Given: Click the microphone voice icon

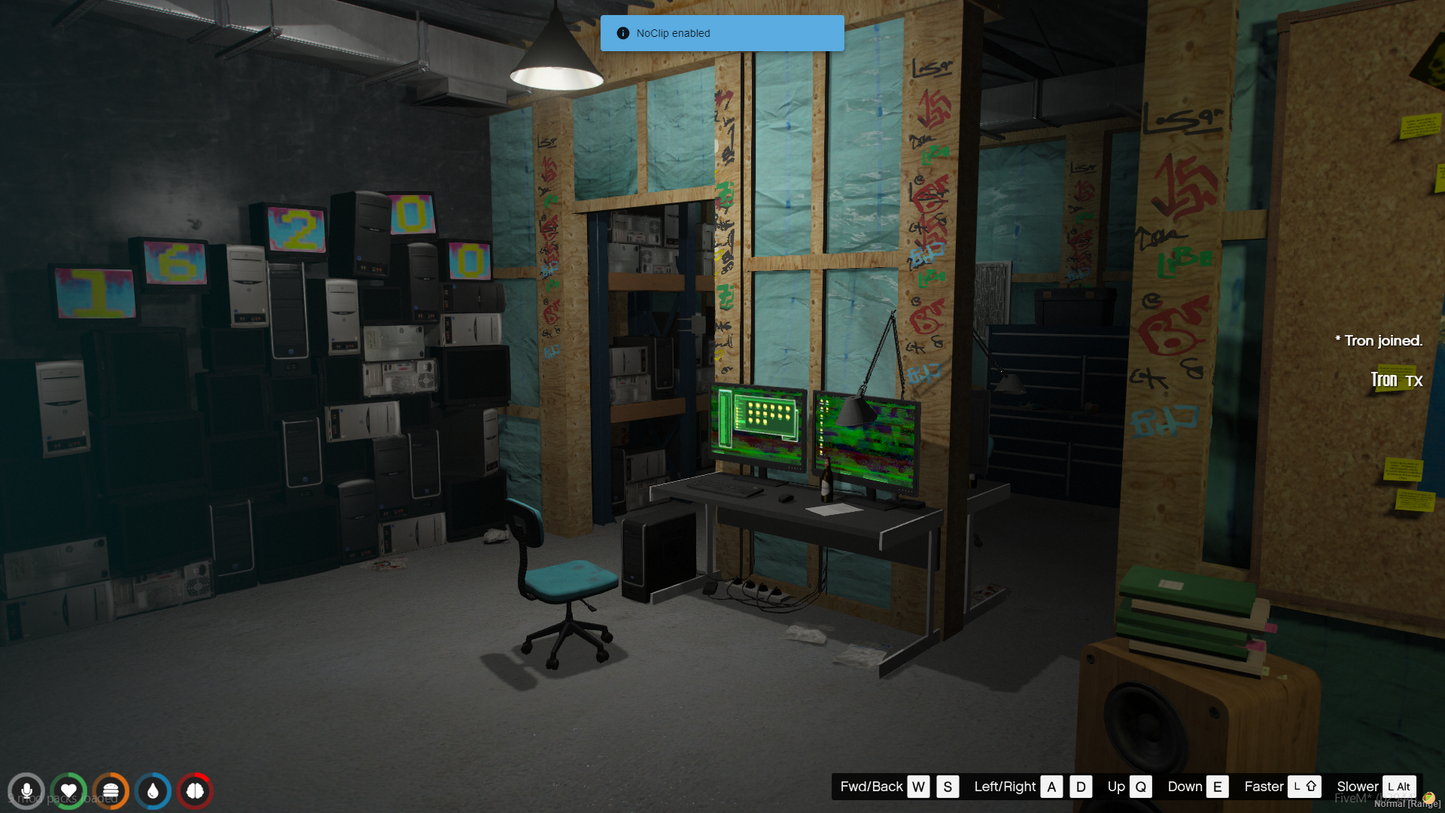Looking at the screenshot, I should coord(27,791).
